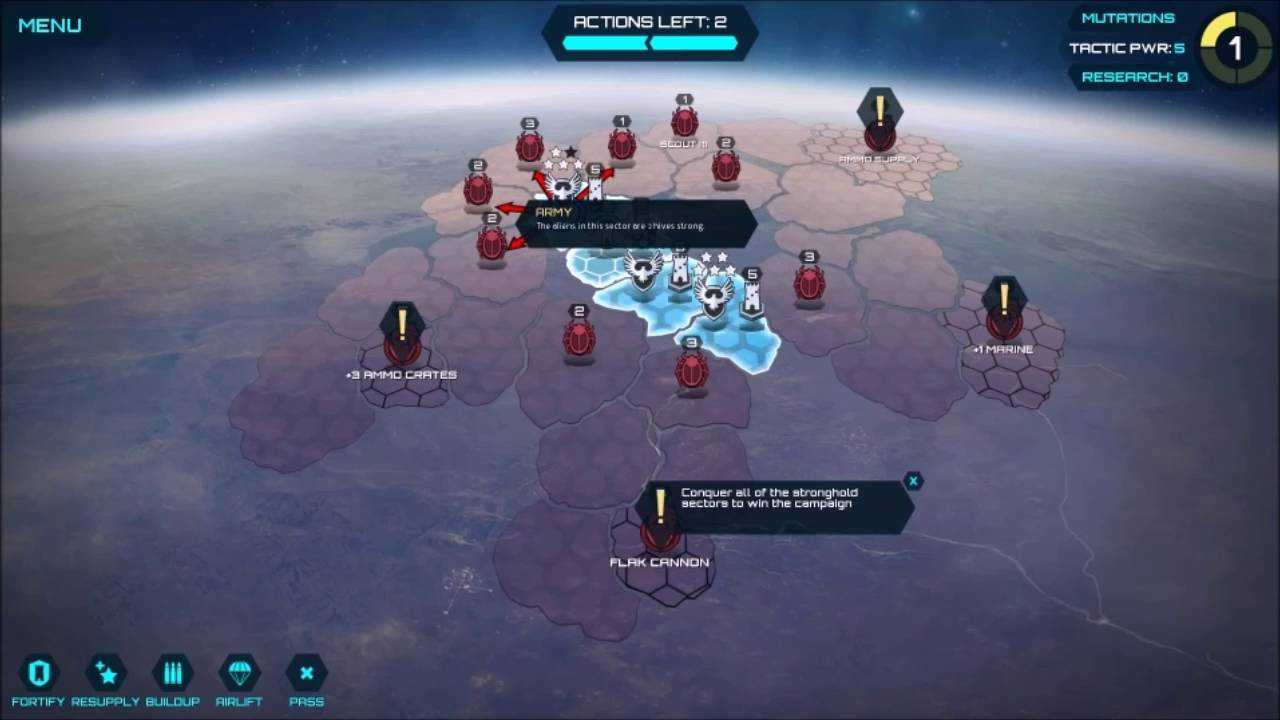The width and height of the screenshot is (1280, 720).
Task: Pass the current turn
Action: (x=306, y=673)
